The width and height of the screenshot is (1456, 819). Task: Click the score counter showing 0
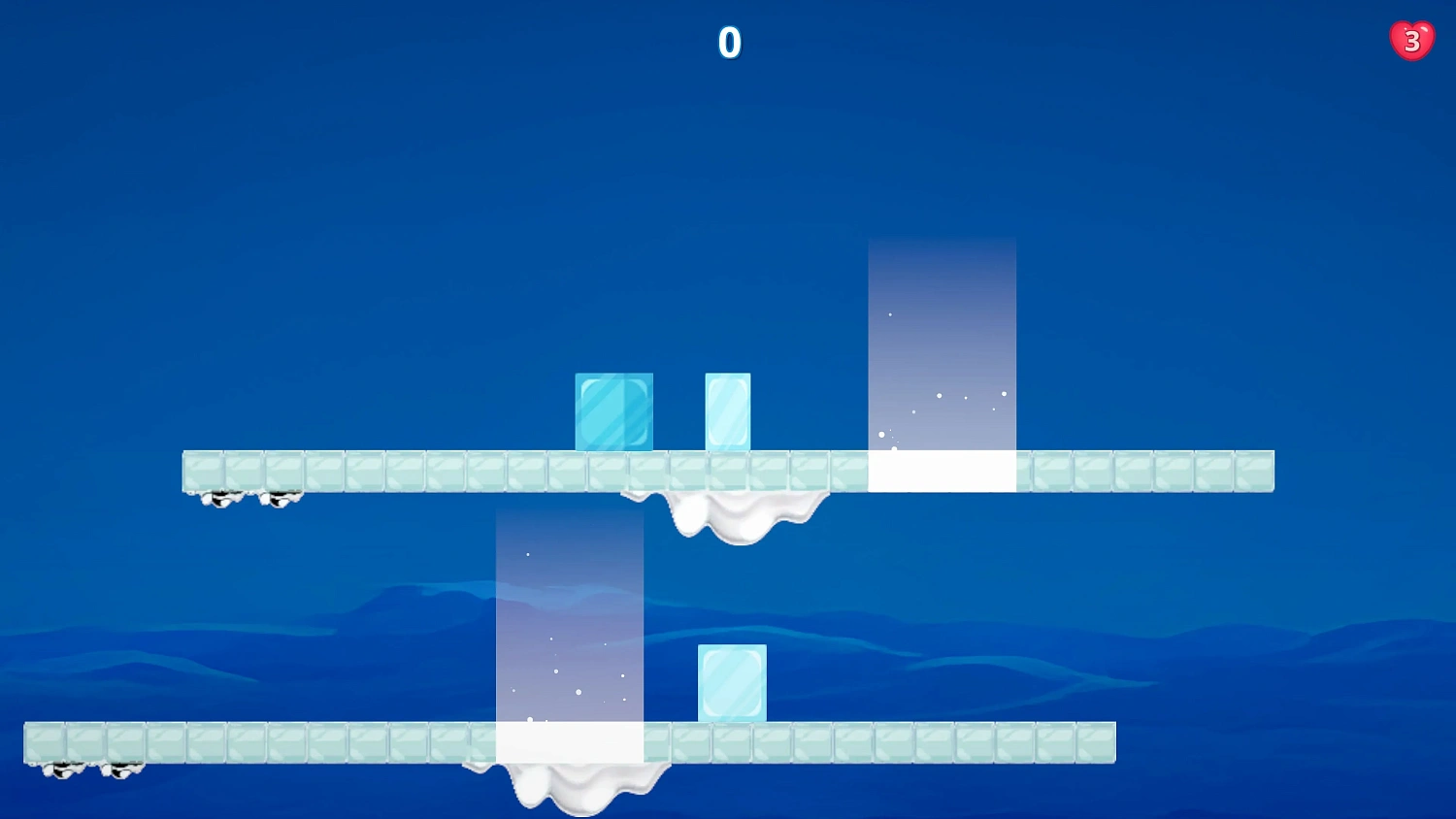pos(729,43)
